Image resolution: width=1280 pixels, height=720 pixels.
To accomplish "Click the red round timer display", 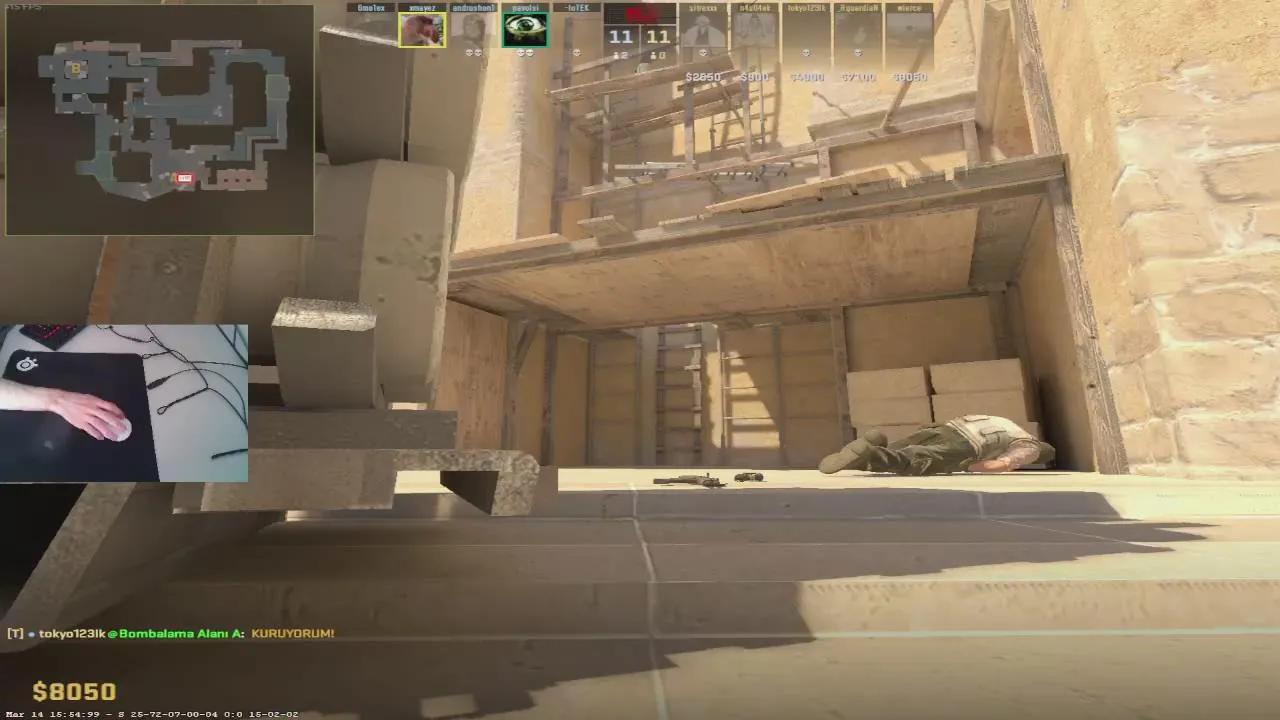I will tap(640, 14).
